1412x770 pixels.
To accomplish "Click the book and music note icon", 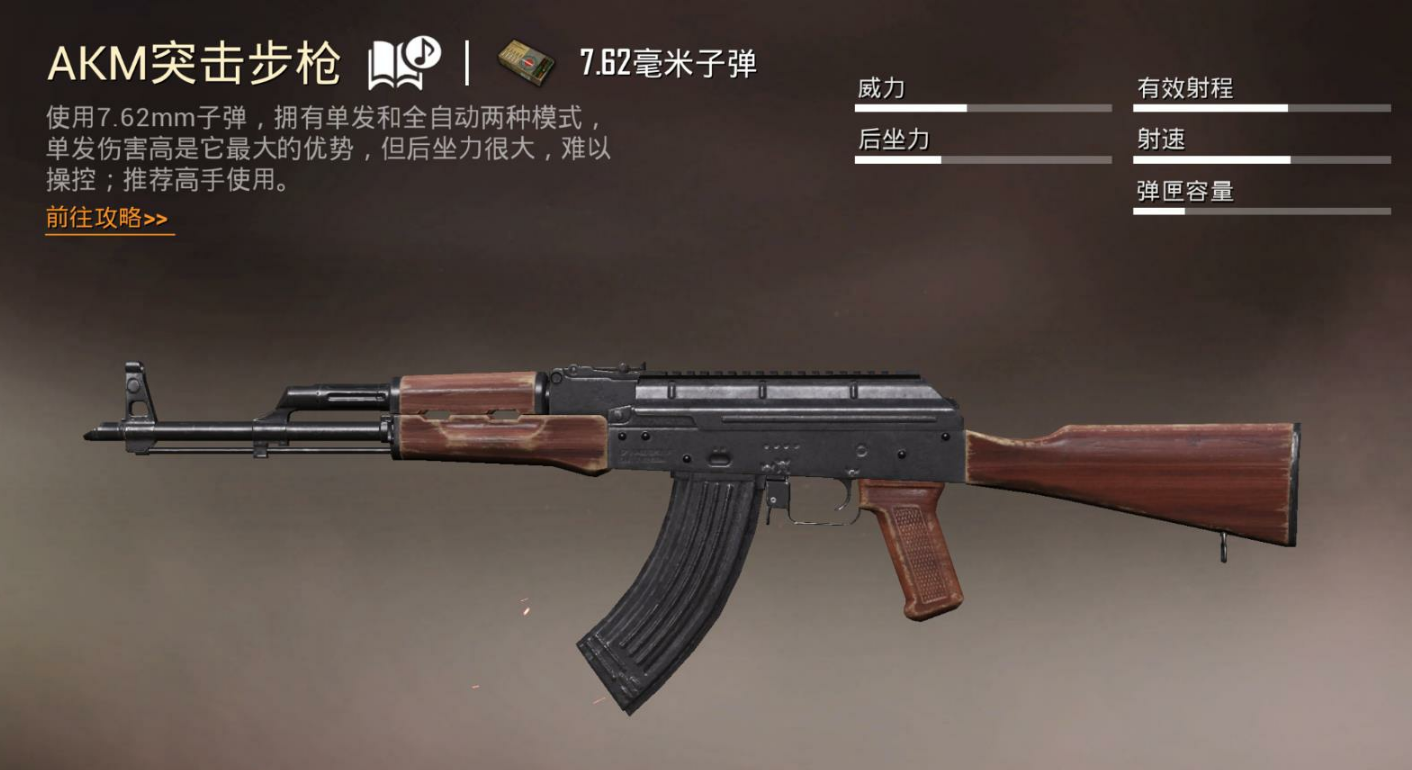I will pos(403,64).
